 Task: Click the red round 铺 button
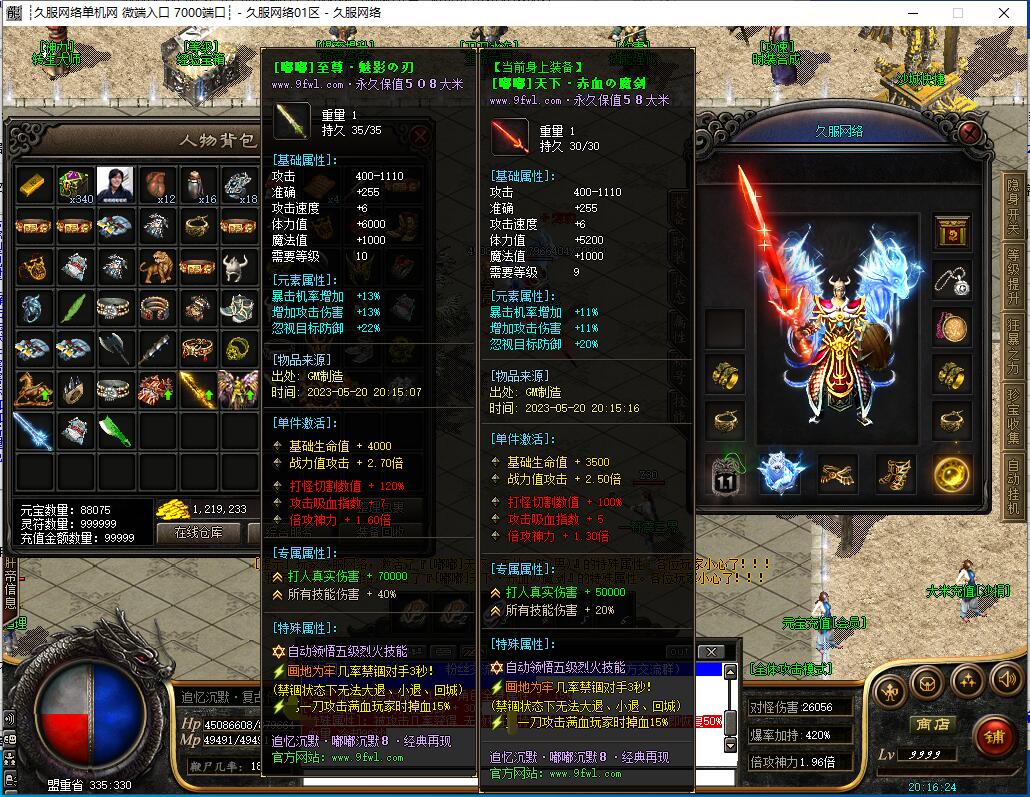pyautogui.click(x=993, y=737)
